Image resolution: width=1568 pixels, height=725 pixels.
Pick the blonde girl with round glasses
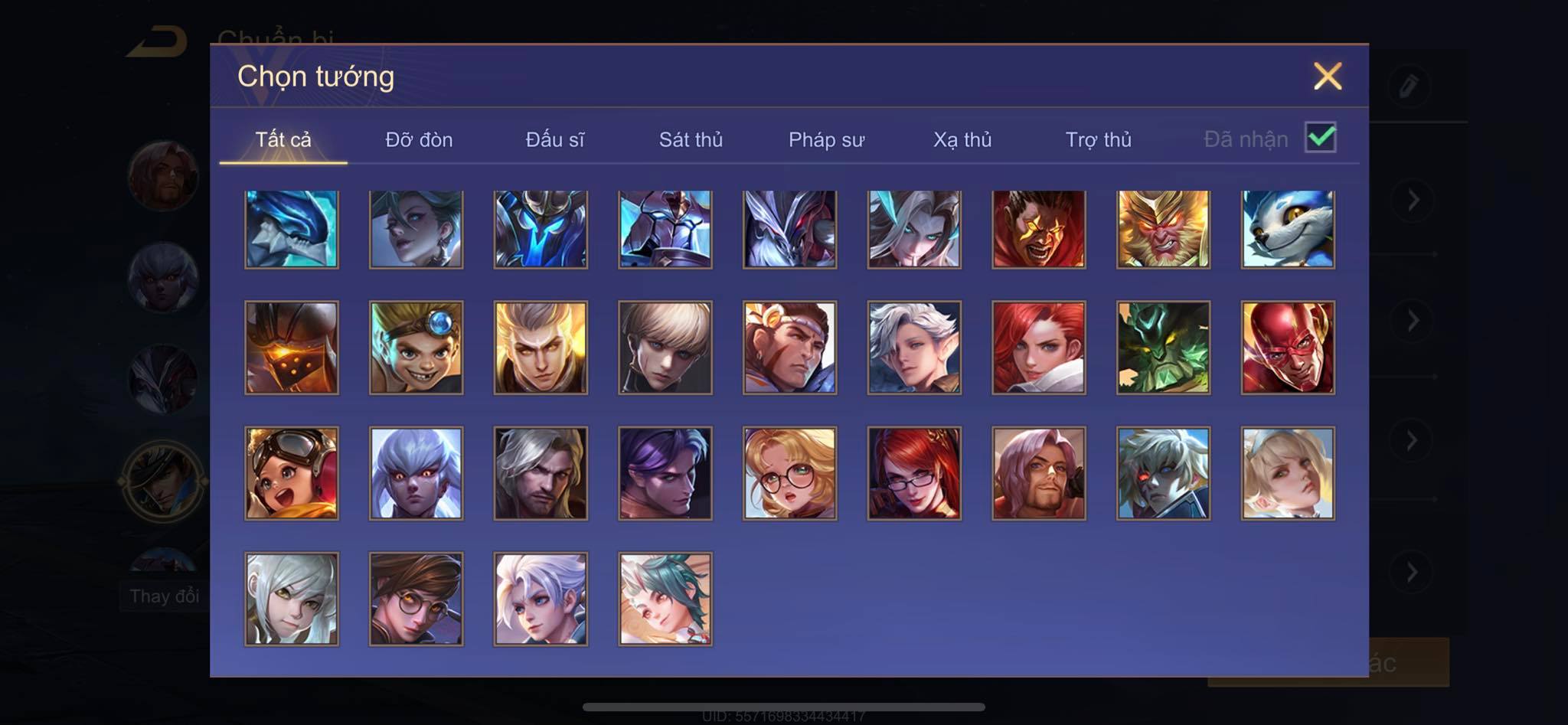click(789, 473)
